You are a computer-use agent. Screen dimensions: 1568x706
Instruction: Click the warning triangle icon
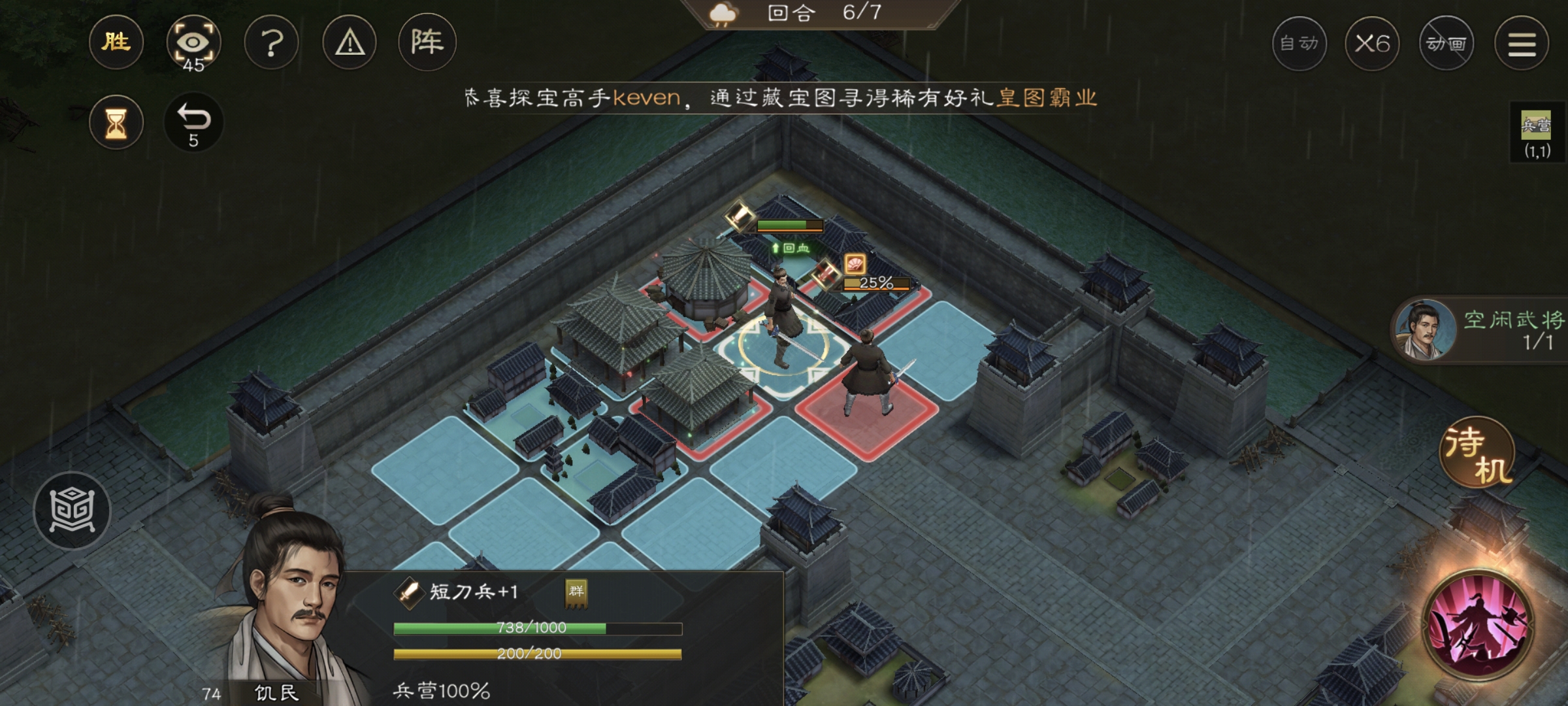350,43
